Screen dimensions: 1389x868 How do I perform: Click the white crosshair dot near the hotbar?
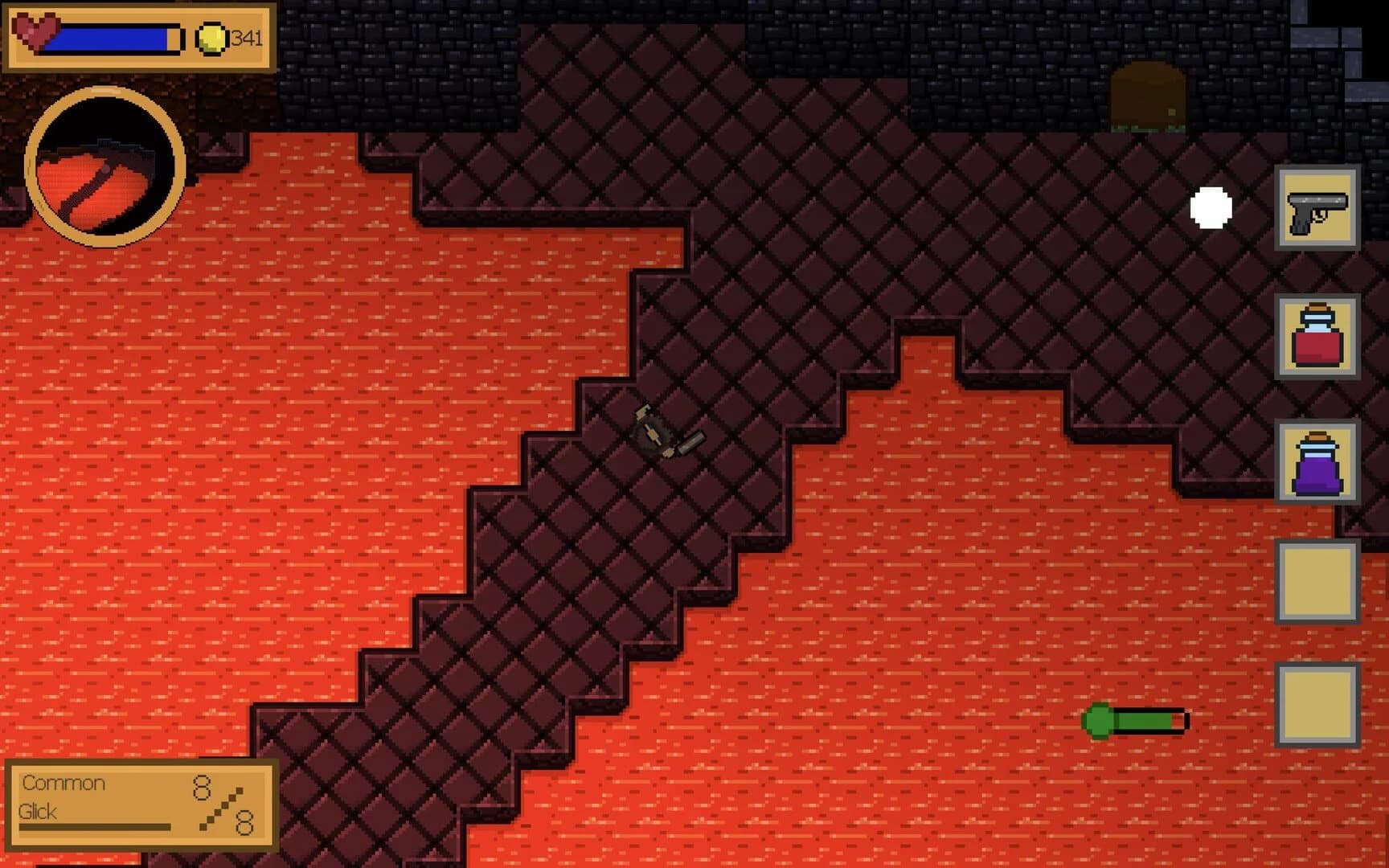(1211, 207)
